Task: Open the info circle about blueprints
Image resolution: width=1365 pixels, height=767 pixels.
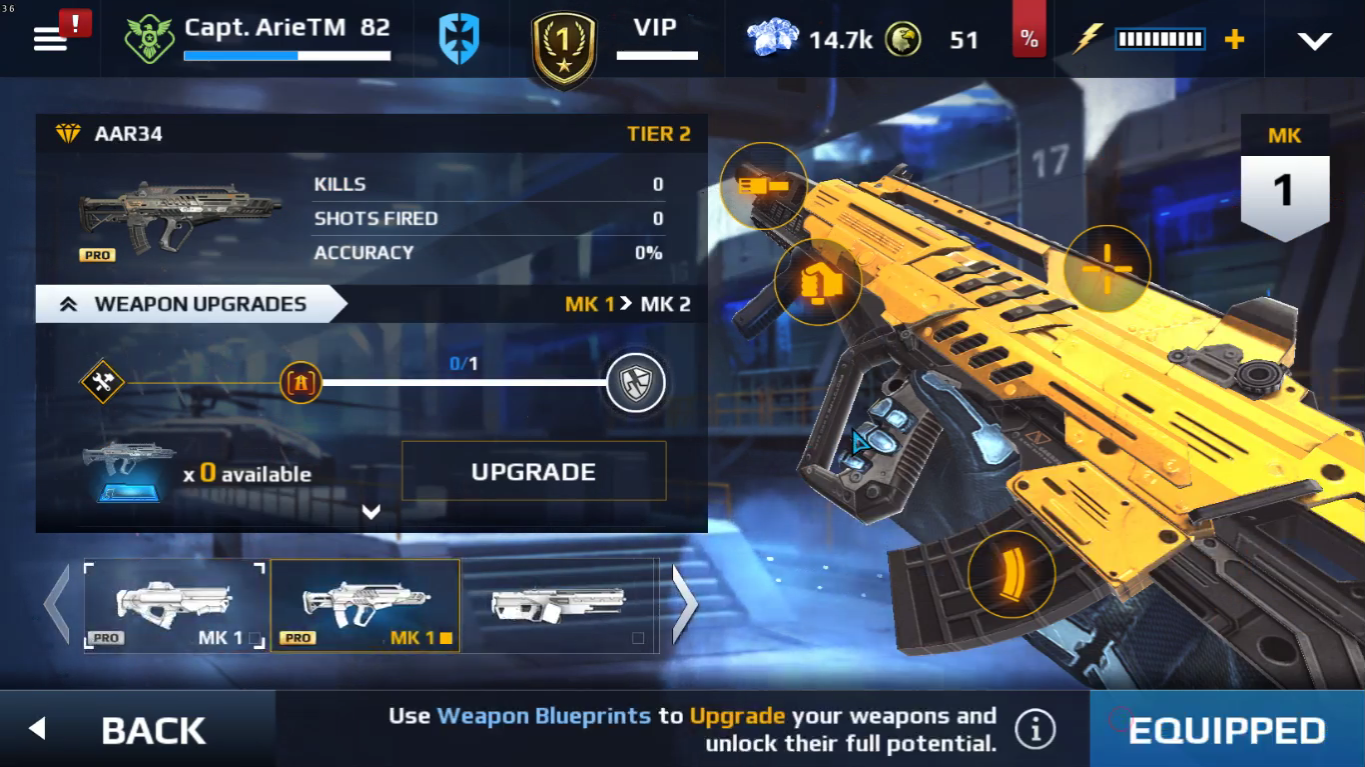Action: (1035, 729)
